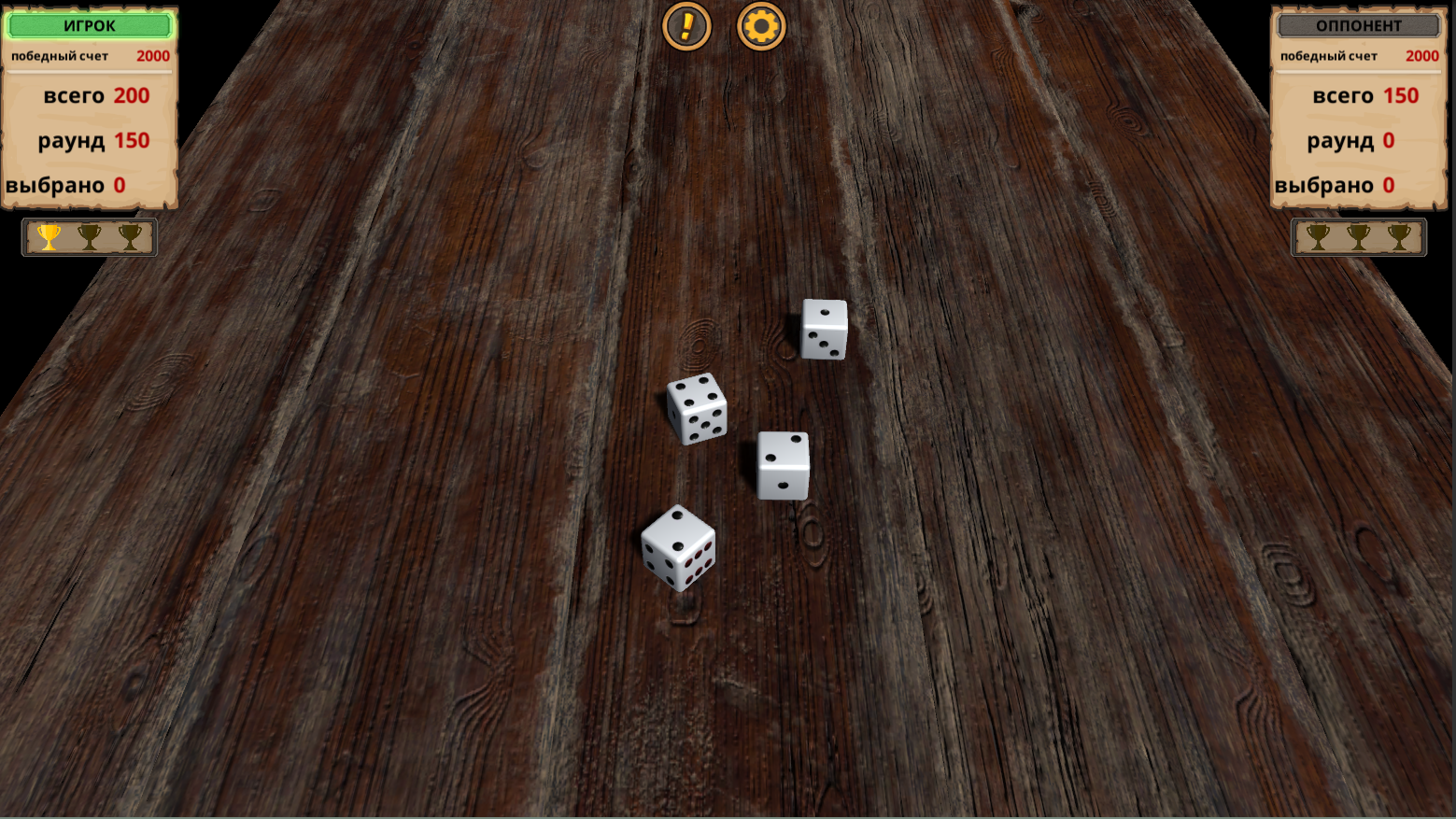Screen dimensions: 1456x819
Task: Click the player's gold trophy icon
Action: [x=48, y=236]
